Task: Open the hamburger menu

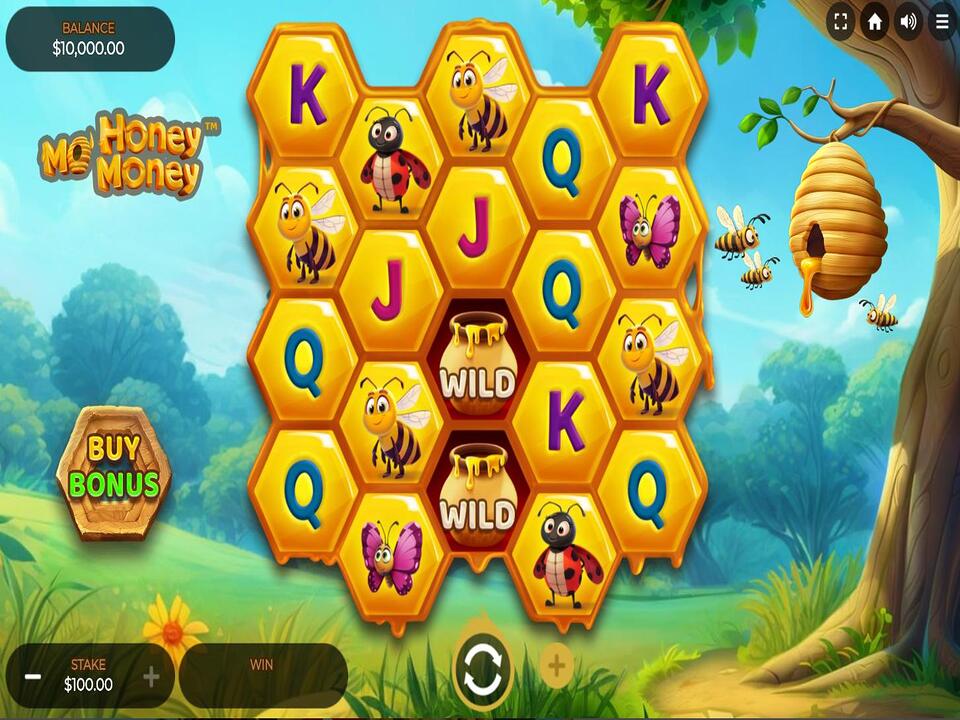Action: point(942,21)
